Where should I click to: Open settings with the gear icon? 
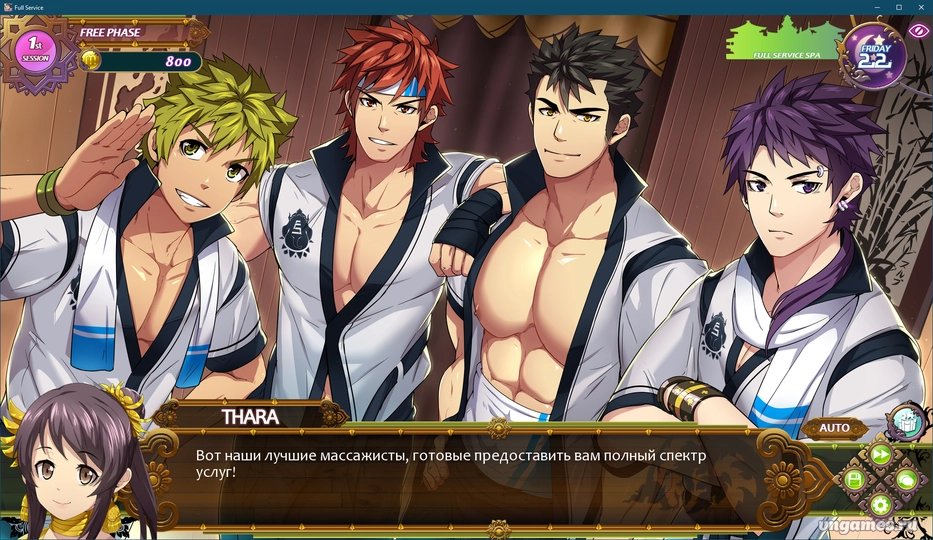click(880, 505)
